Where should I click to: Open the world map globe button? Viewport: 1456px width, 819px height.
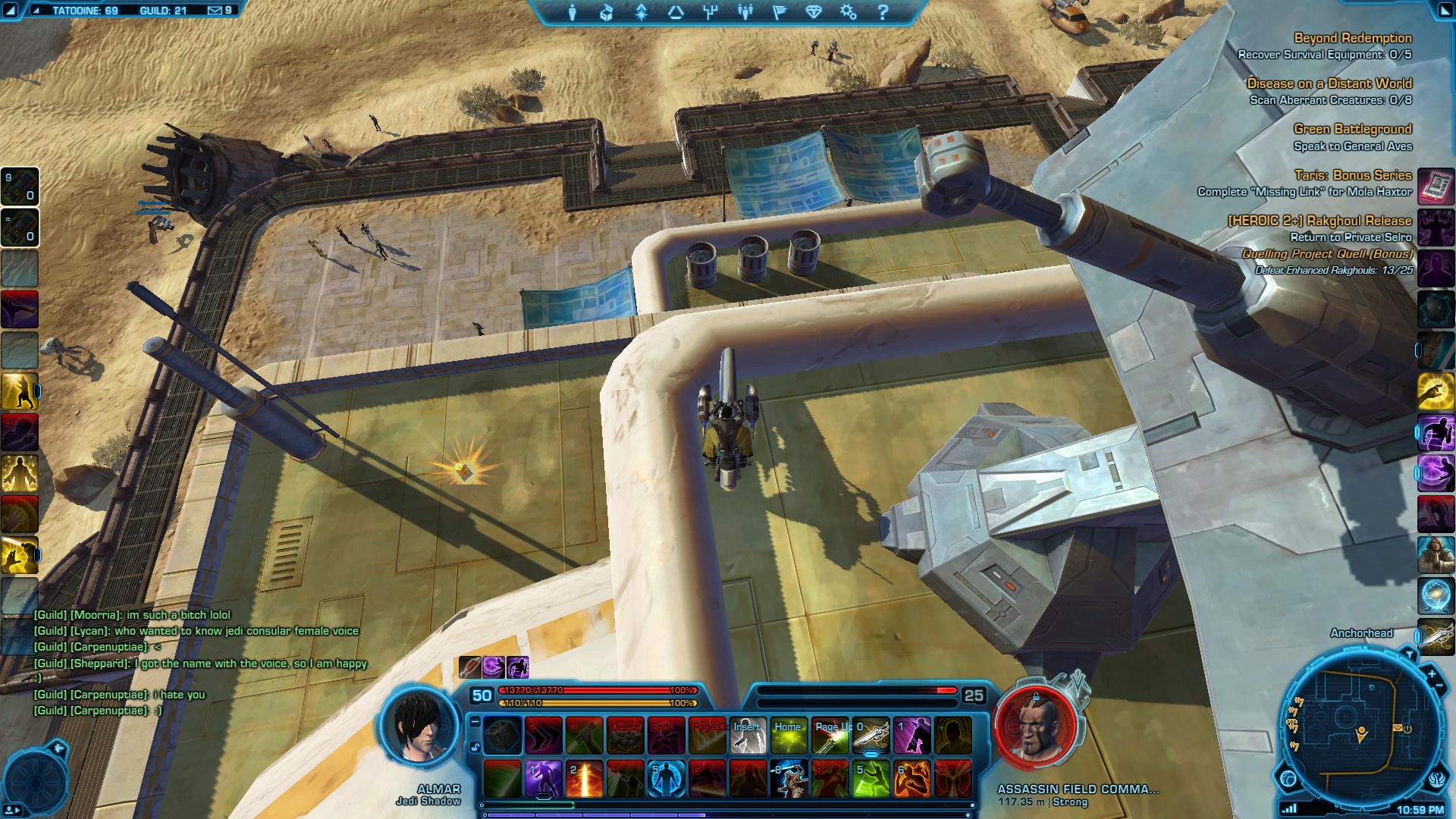click(x=1288, y=778)
